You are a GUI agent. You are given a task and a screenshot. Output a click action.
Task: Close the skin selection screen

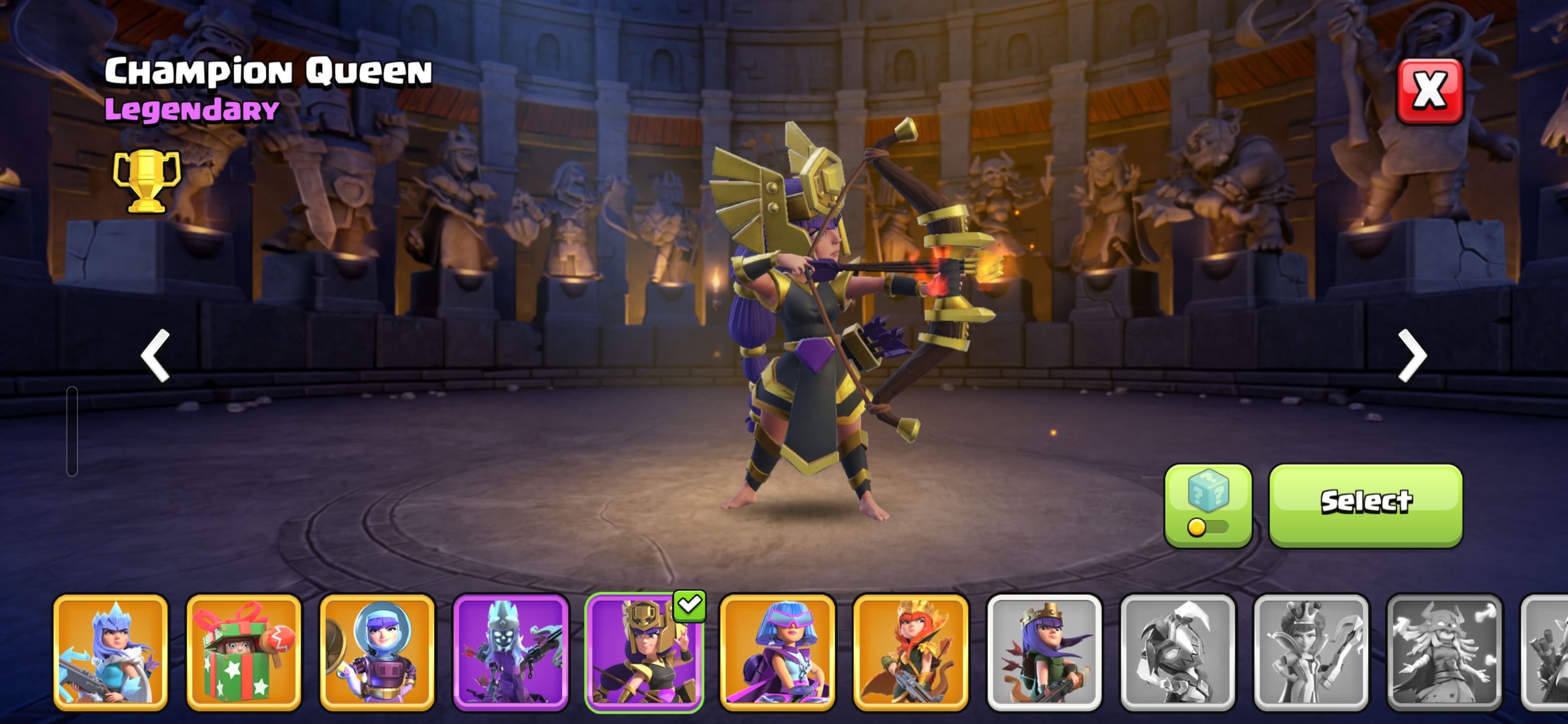1429,92
